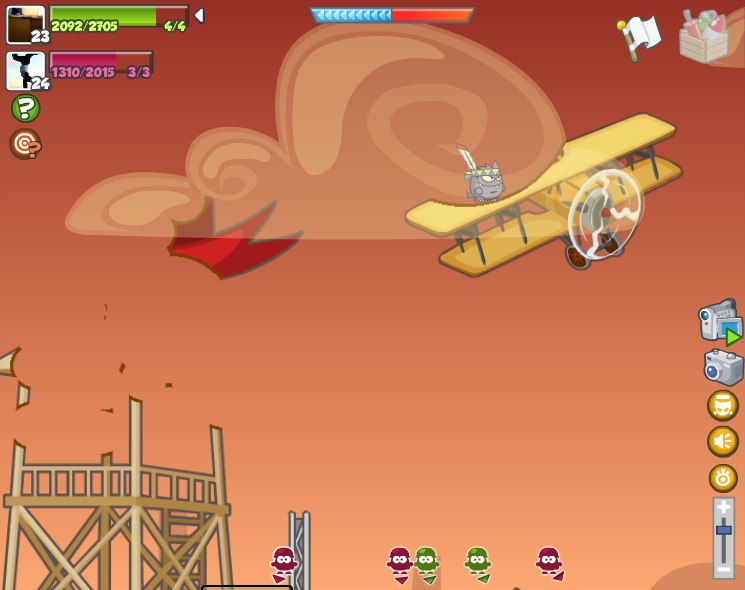Viewport: 745px width, 590px height.
Task: Toggle sound with the speaker button
Action: [722, 441]
